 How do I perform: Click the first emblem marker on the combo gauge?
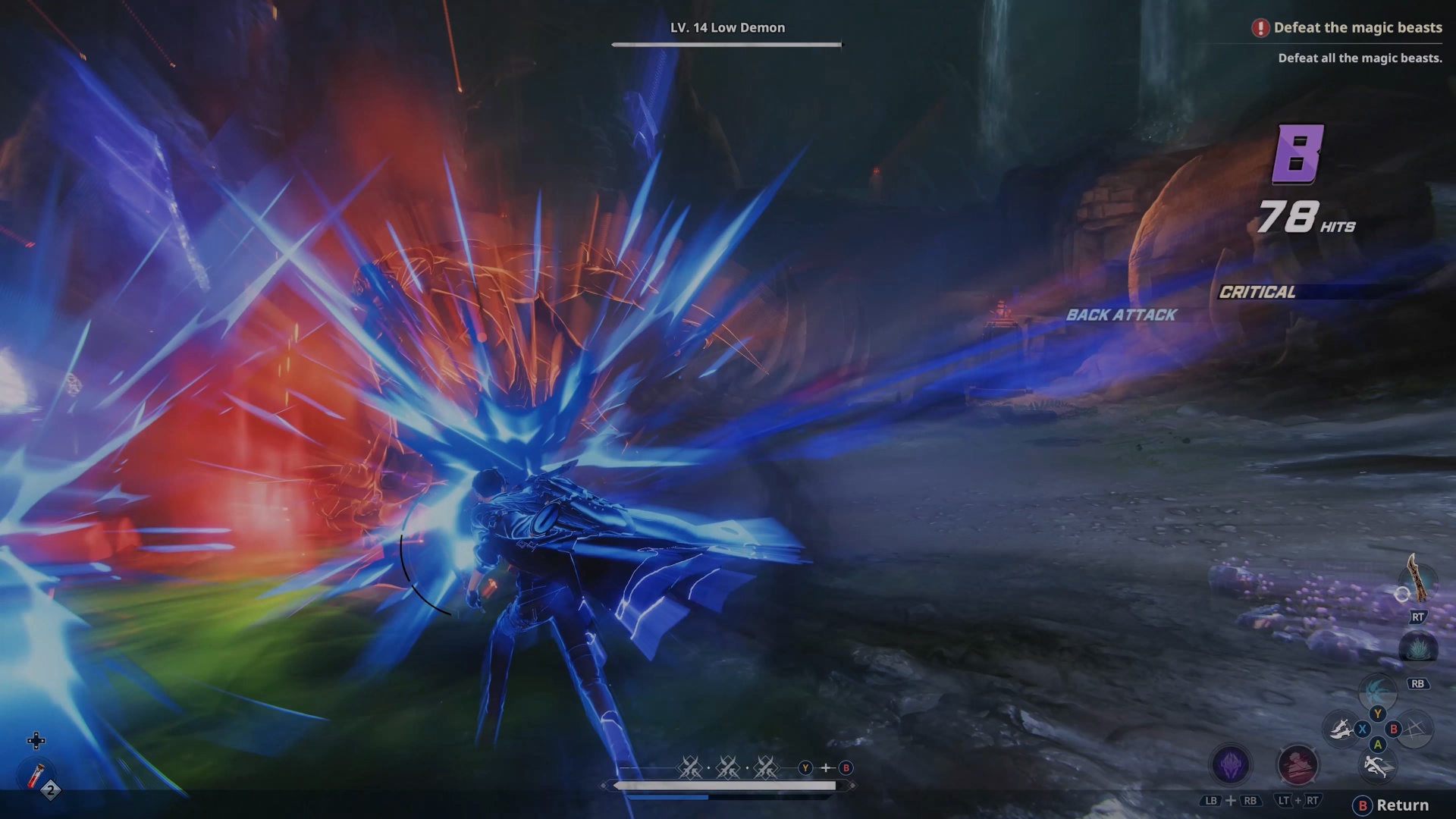pyautogui.click(x=689, y=768)
